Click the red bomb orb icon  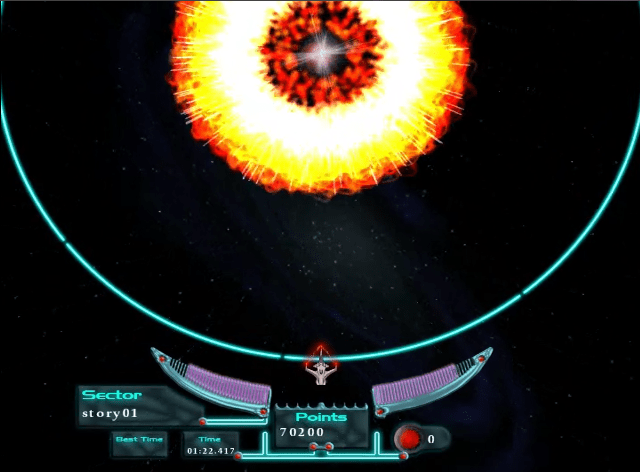click(x=410, y=438)
